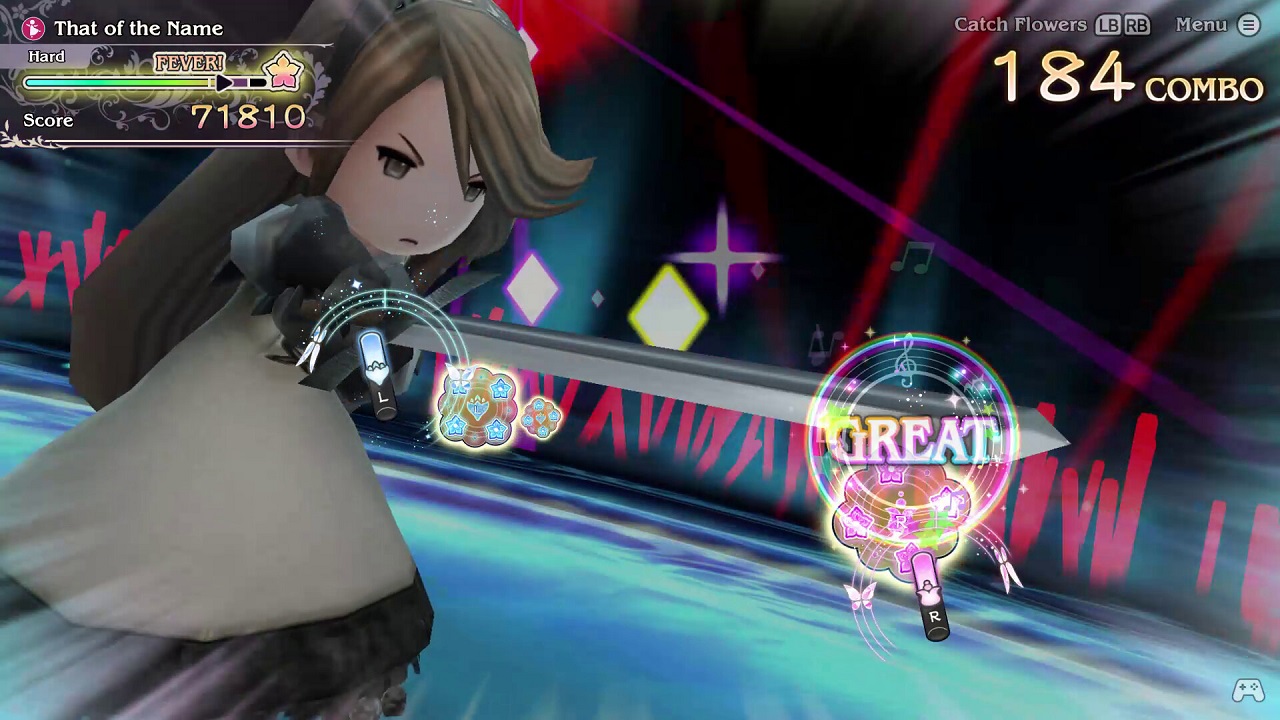Open the Catch Flowers option
Viewport: 1280px width, 720px height.
coord(1021,25)
